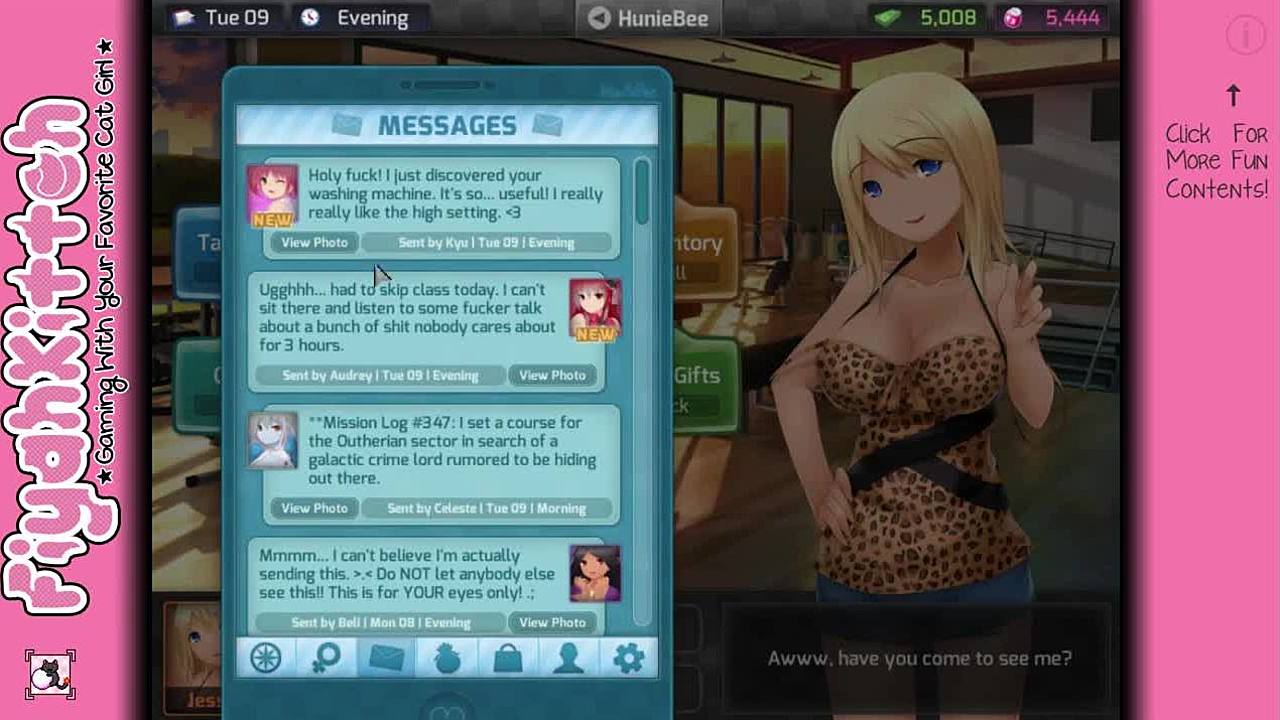The height and width of the screenshot is (720, 1280).
Task: Click Audrey's avatar marked NEW
Action: click(595, 309)
